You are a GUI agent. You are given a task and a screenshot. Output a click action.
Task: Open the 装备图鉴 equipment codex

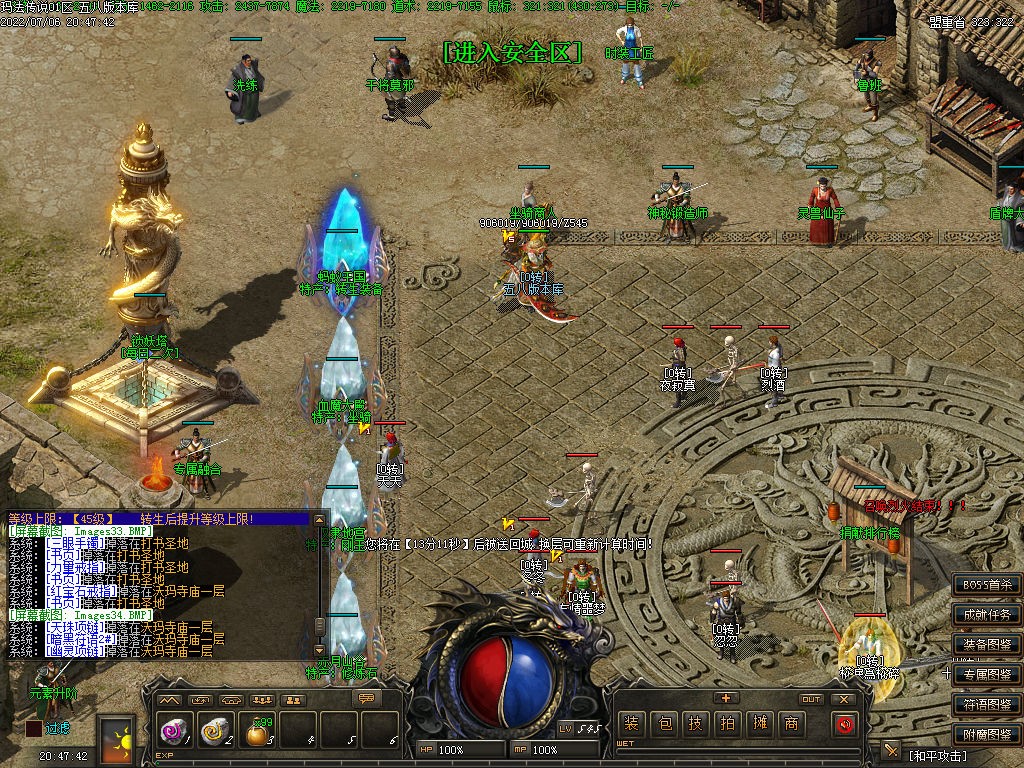coord(986,645)
